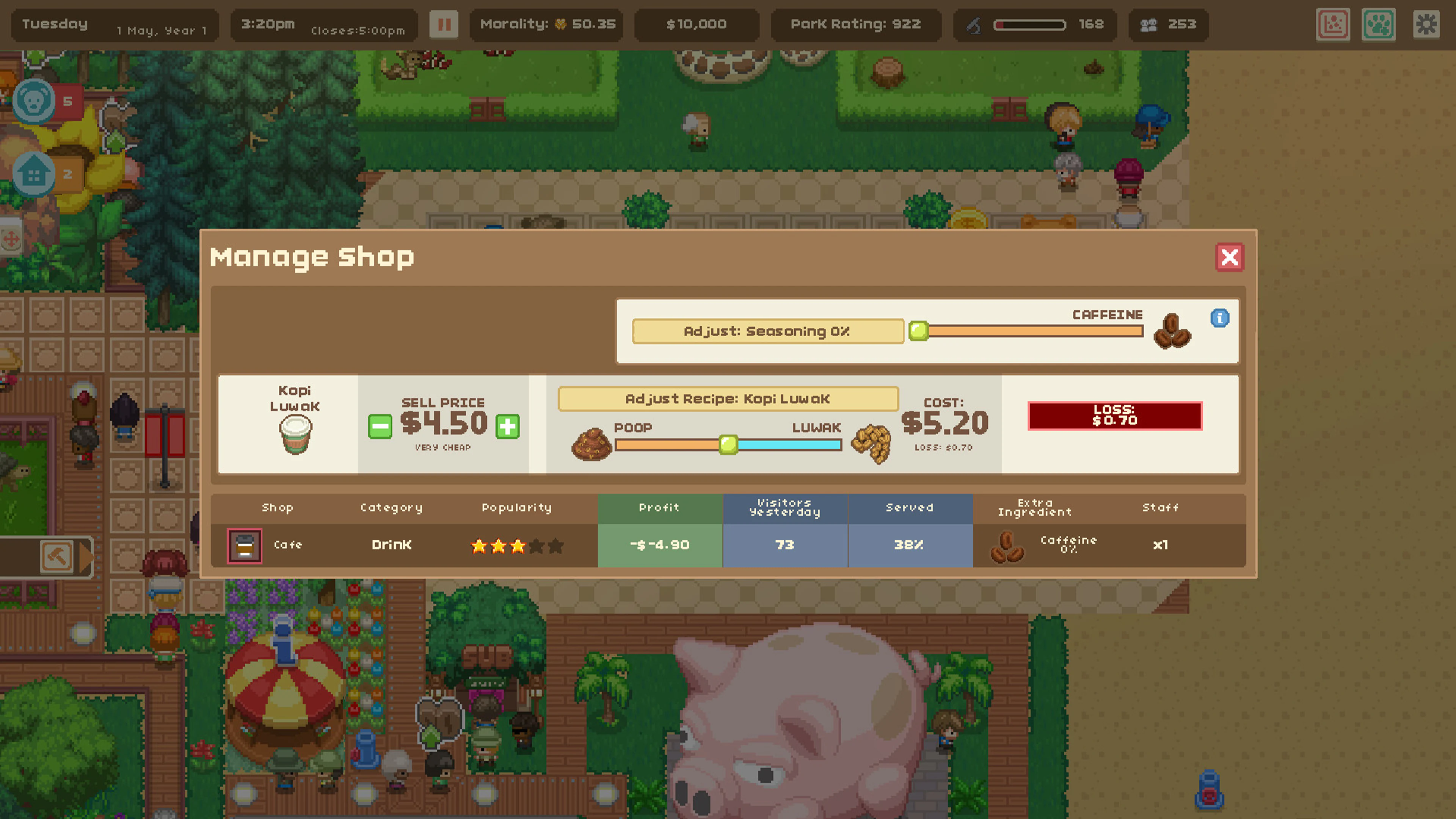Click the red poop map icon
This screenshot has width=1456, height=819.
tap(1334, 24)
